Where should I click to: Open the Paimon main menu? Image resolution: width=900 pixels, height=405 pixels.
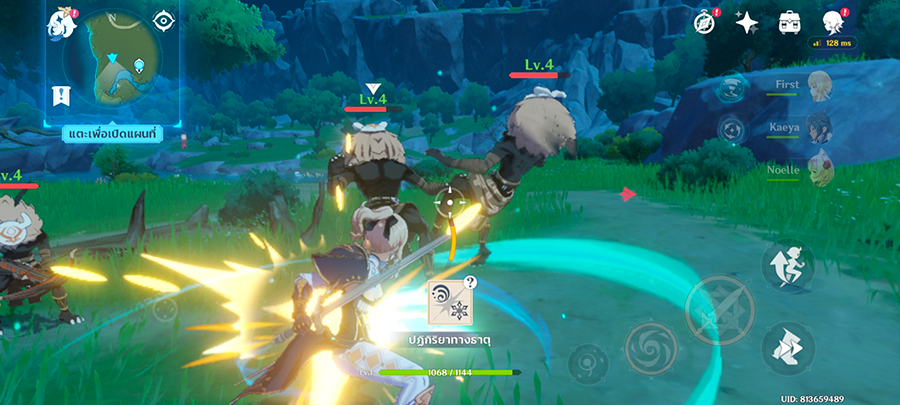(61, 24)
